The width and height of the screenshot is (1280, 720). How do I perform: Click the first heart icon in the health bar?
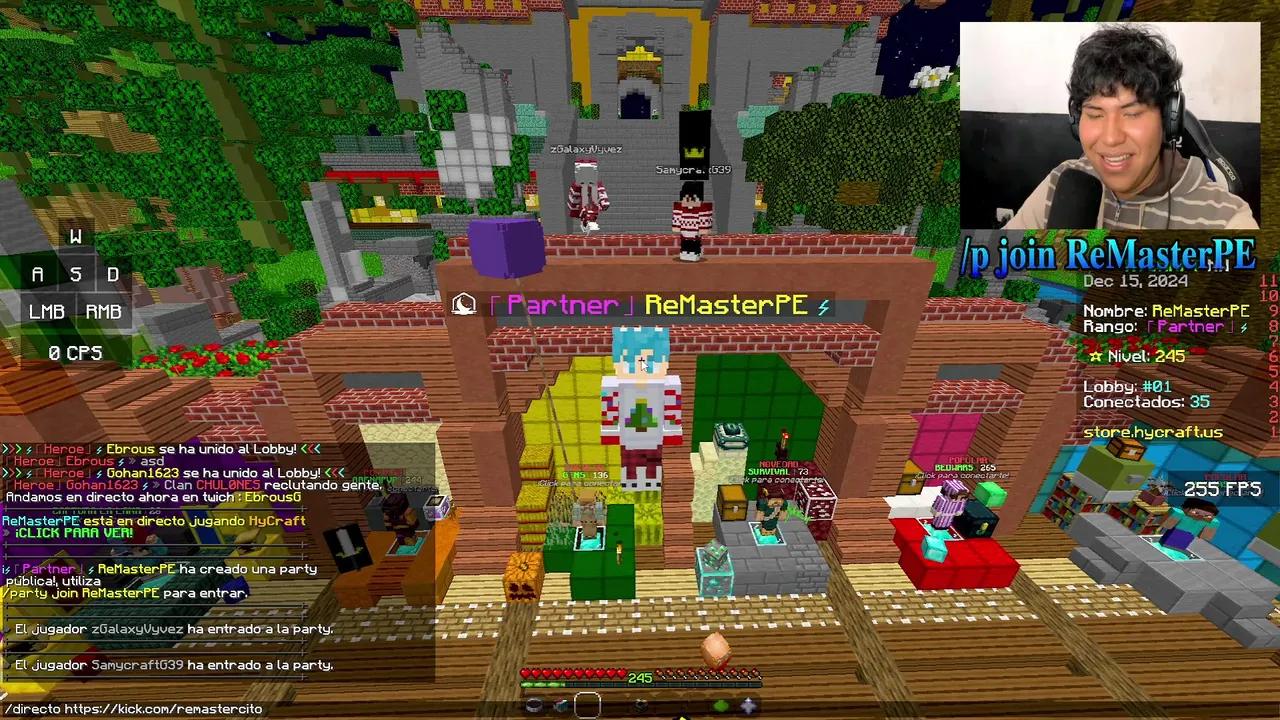tap(524, 673)
